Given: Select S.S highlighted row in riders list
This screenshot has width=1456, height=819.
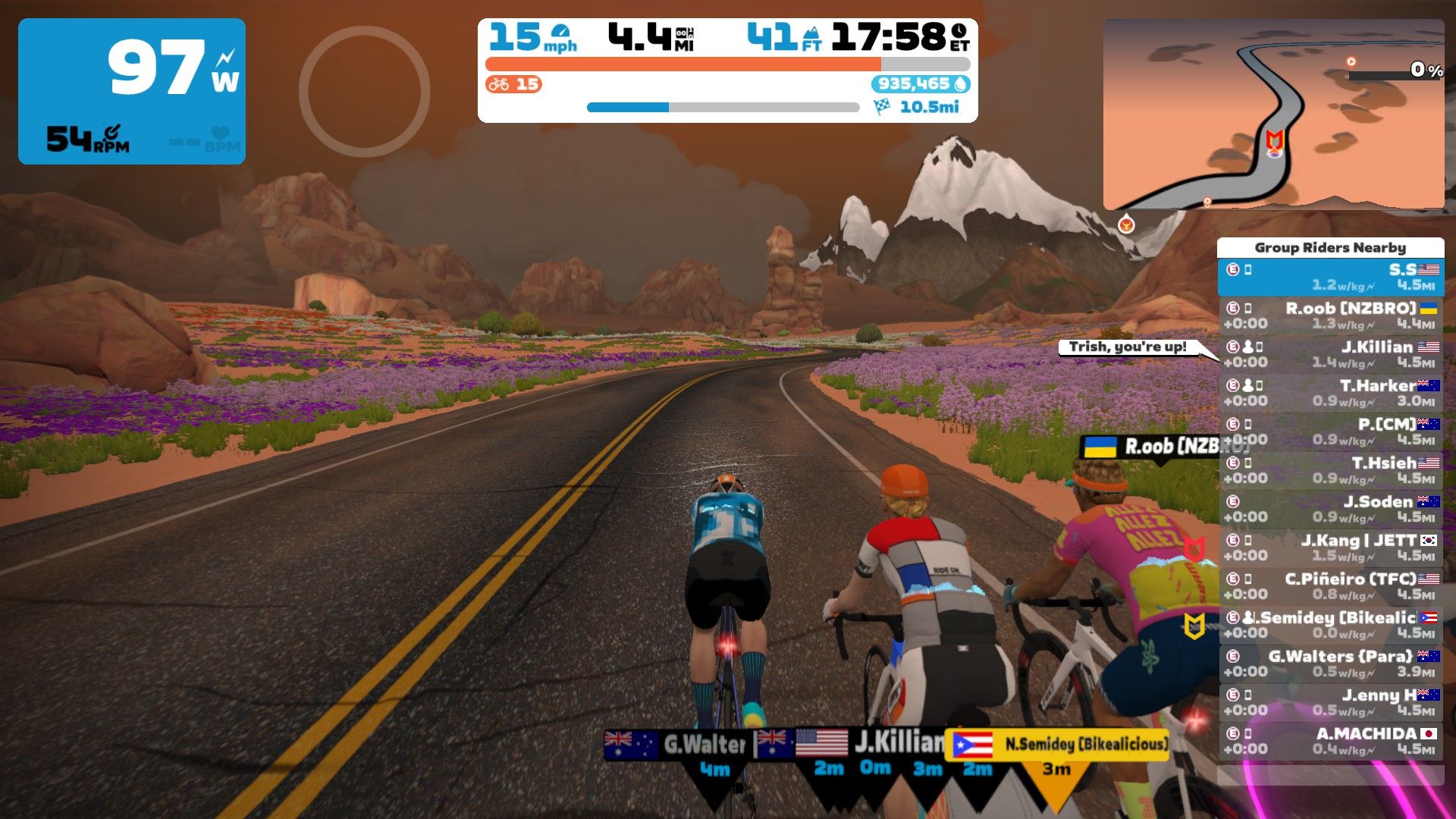Looking at the screenshot, I should coord(1331,277).
